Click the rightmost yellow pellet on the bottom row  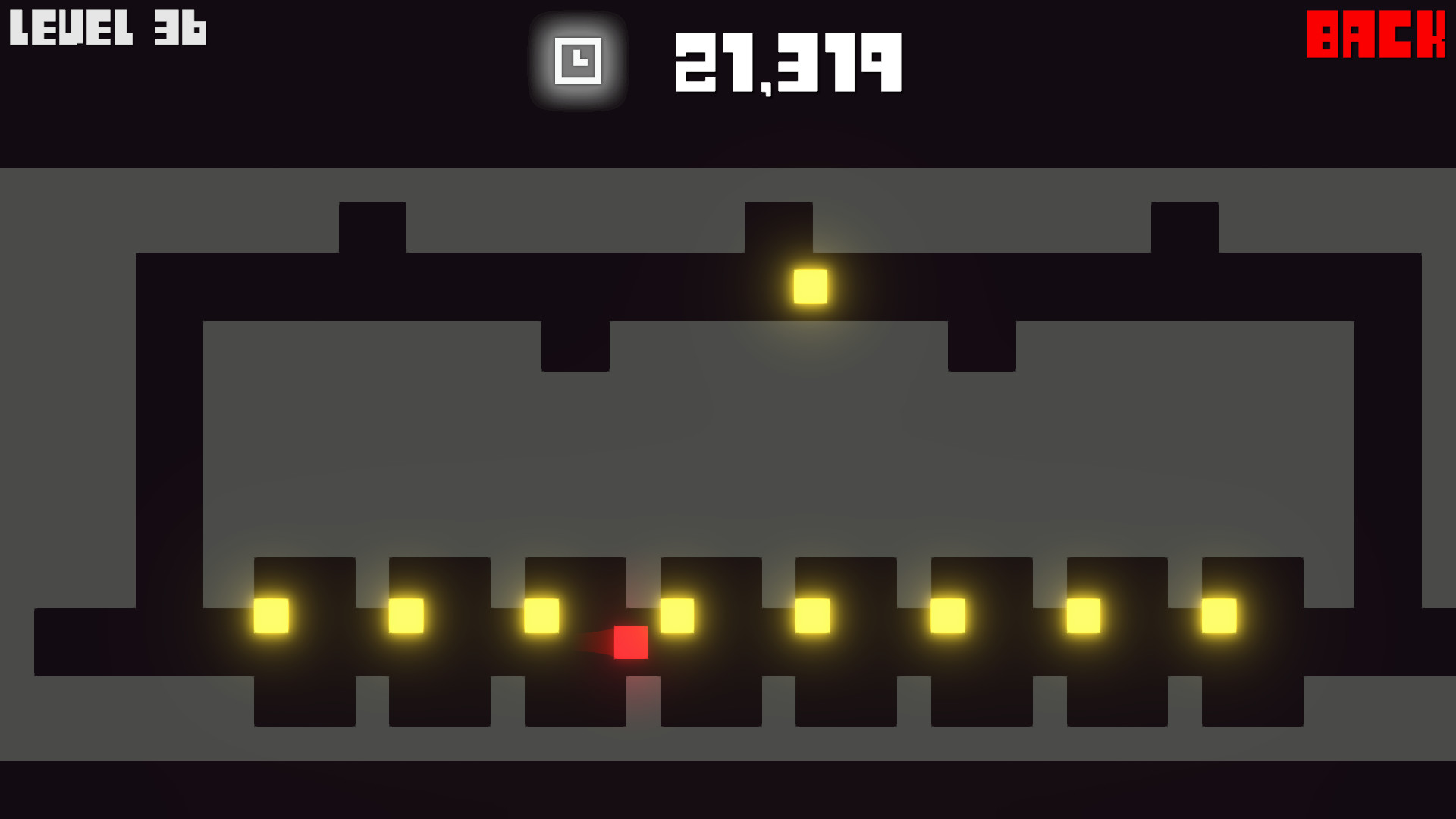tap(1221, 617)
